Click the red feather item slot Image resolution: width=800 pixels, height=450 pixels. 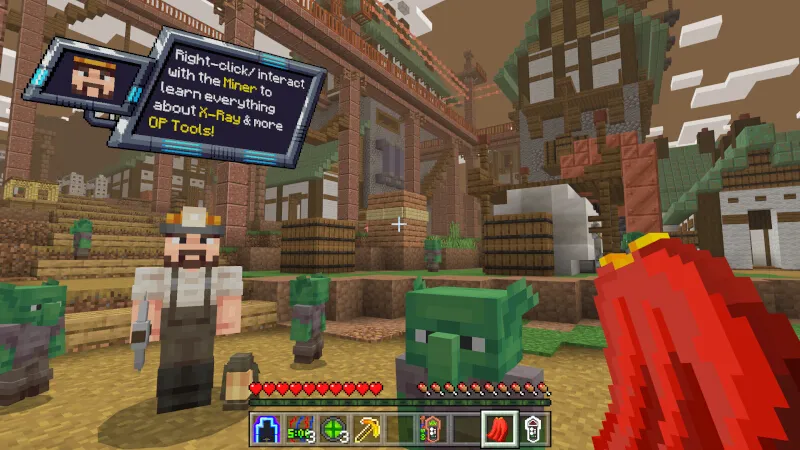[x=500, y=428]
